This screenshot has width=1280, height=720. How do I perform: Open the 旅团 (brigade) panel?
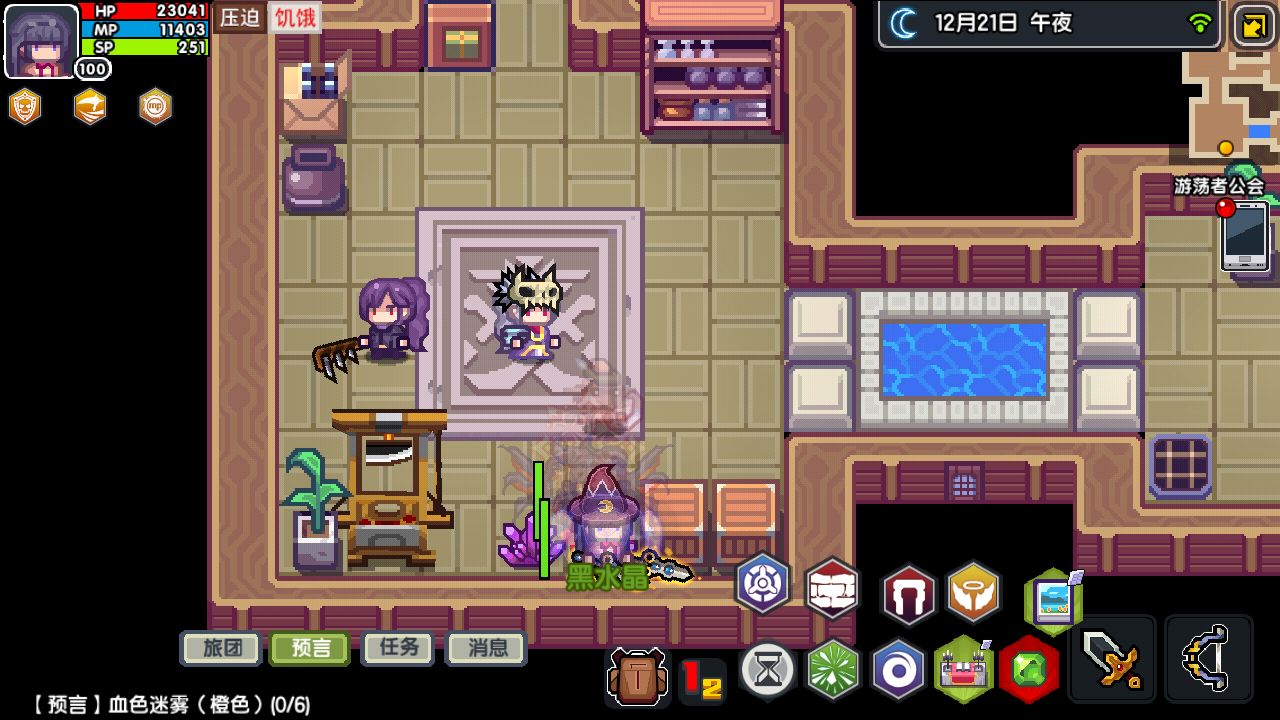point(221,648)
